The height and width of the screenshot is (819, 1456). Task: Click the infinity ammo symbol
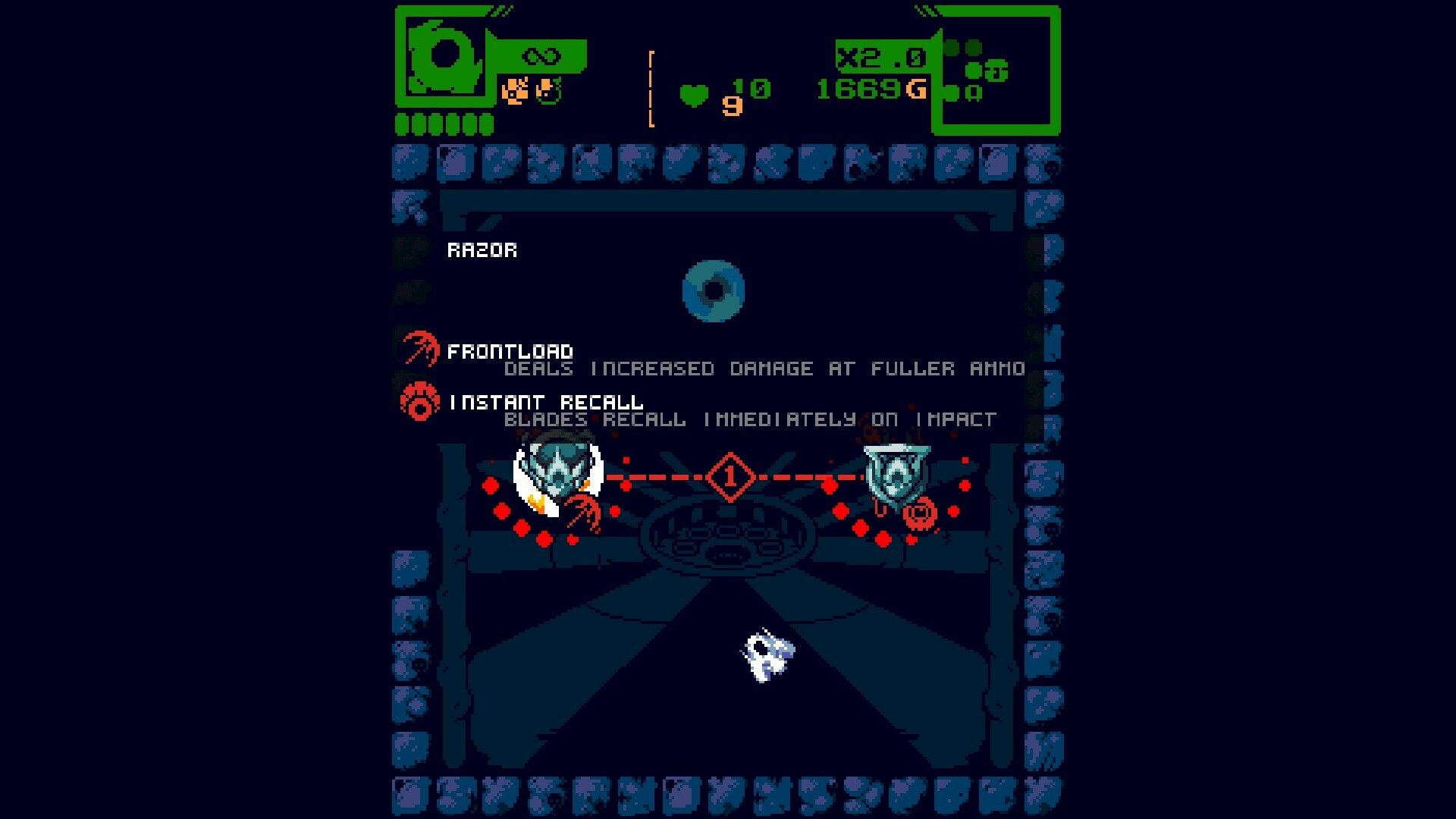click(x=540, y=55)
